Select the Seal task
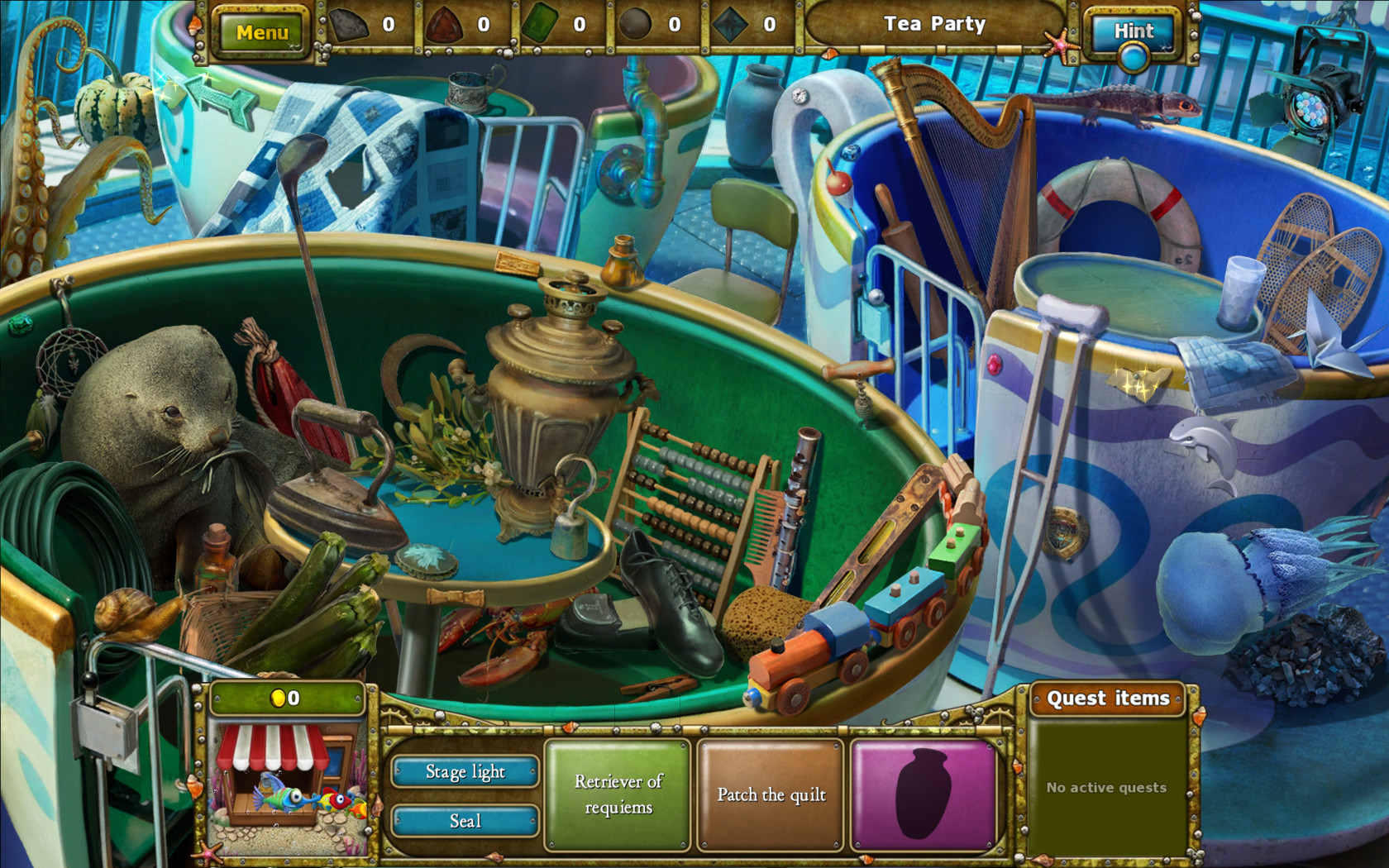 [465, 821]
